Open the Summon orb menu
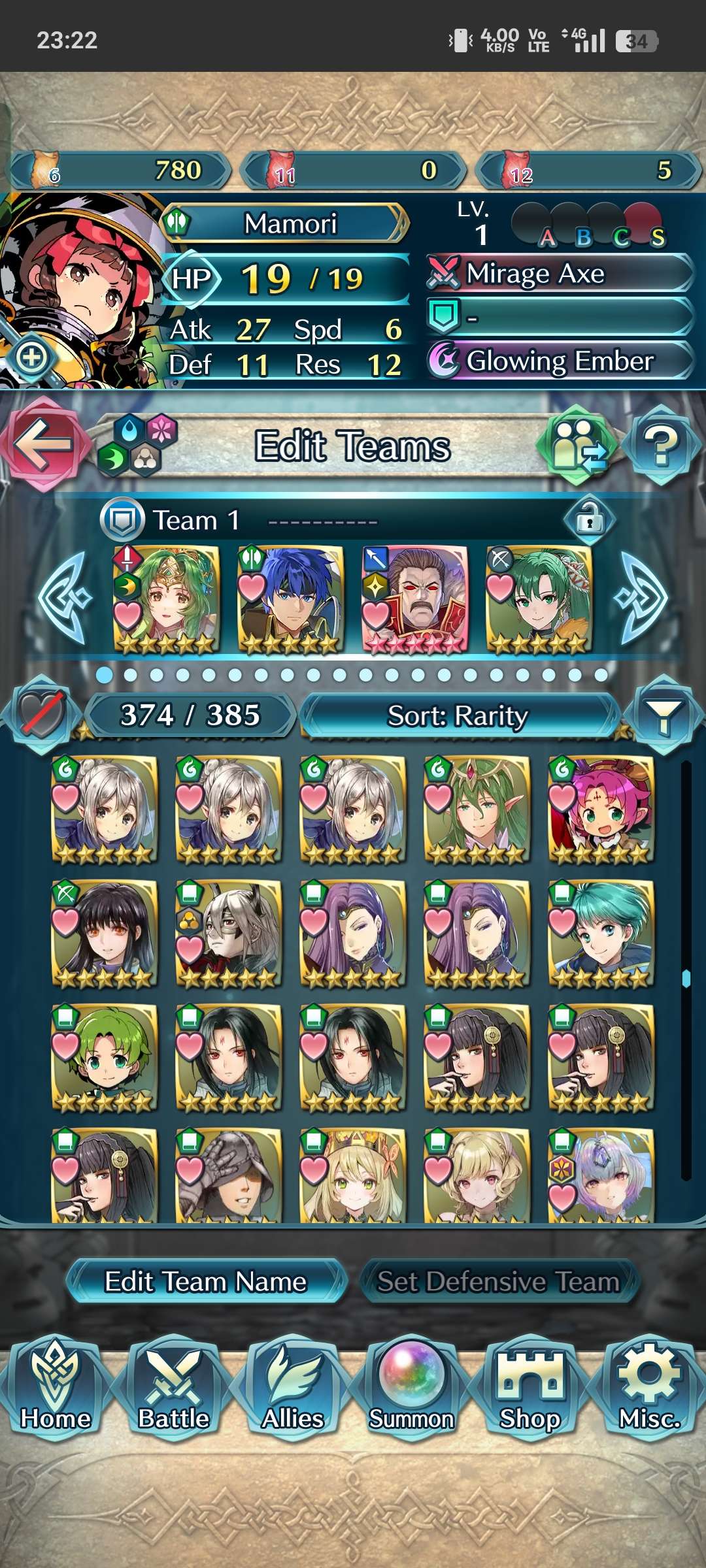This screenshot has width=706, height=1568. 411,1388
